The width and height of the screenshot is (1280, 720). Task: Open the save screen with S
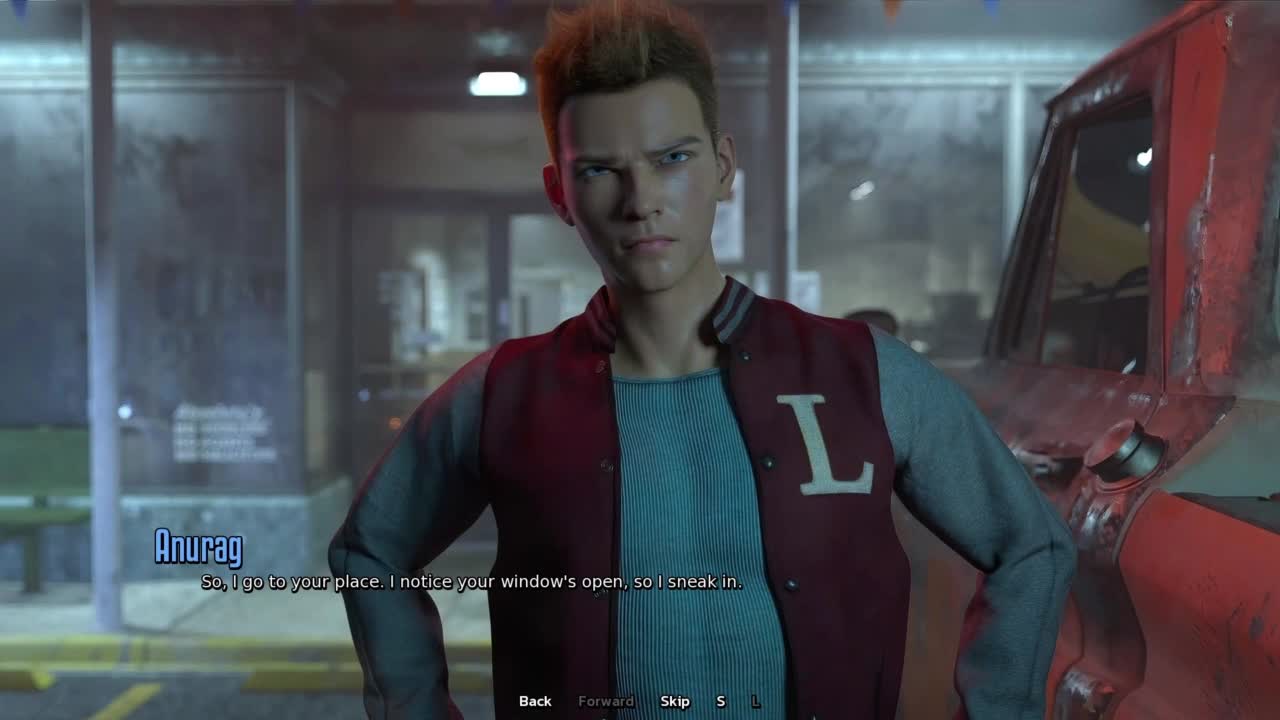coord(720,701)
